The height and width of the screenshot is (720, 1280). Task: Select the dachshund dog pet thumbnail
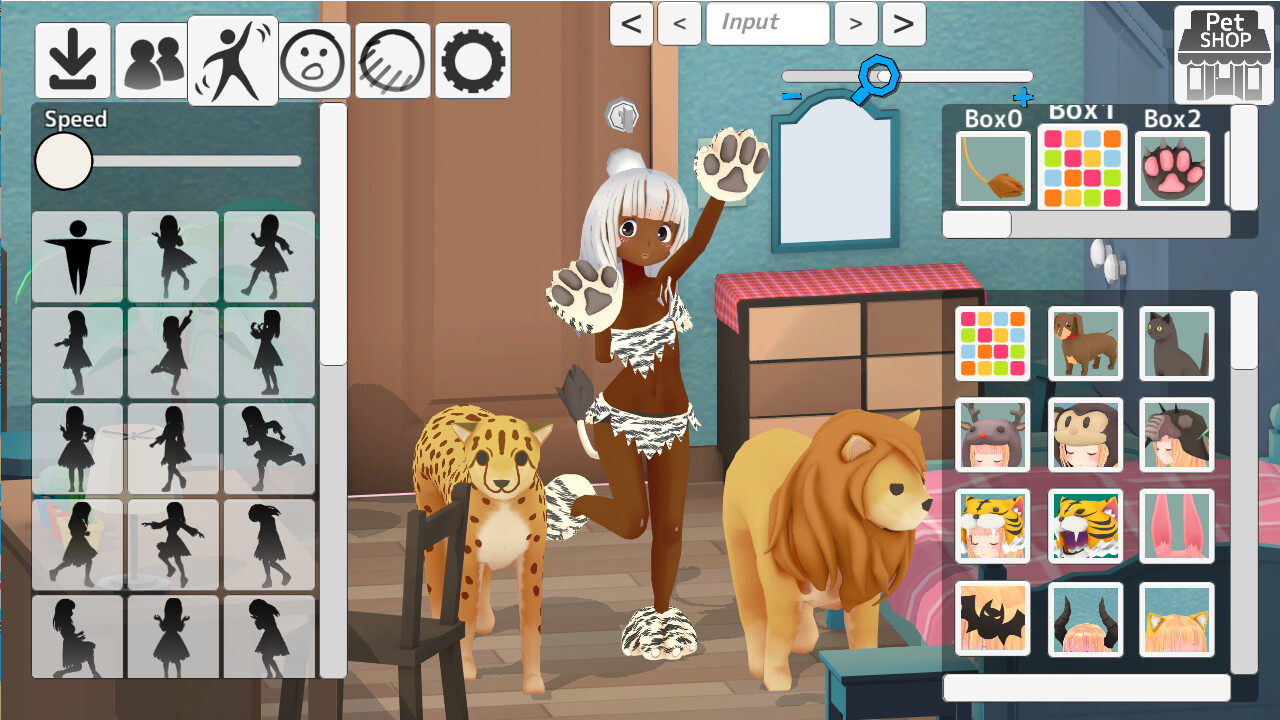pyautogui.click(x=1086, y=345)
